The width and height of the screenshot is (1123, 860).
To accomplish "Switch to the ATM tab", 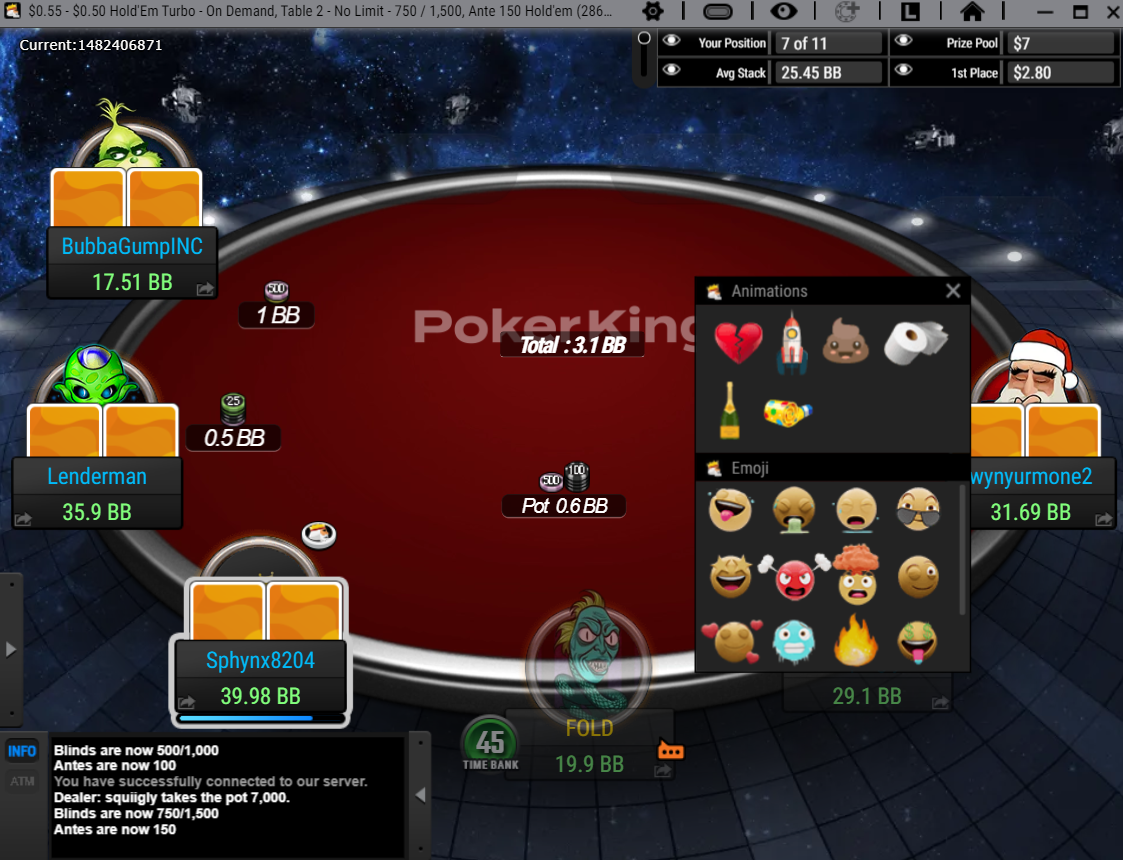I will (x=22, y=781).
